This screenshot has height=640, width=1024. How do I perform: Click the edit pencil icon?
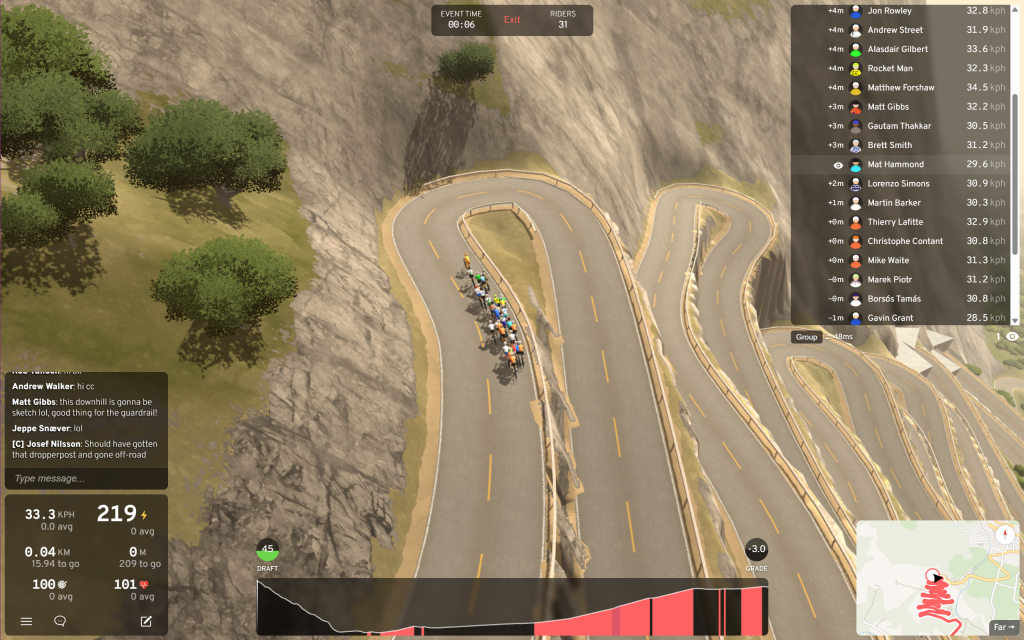pos(146,621)
